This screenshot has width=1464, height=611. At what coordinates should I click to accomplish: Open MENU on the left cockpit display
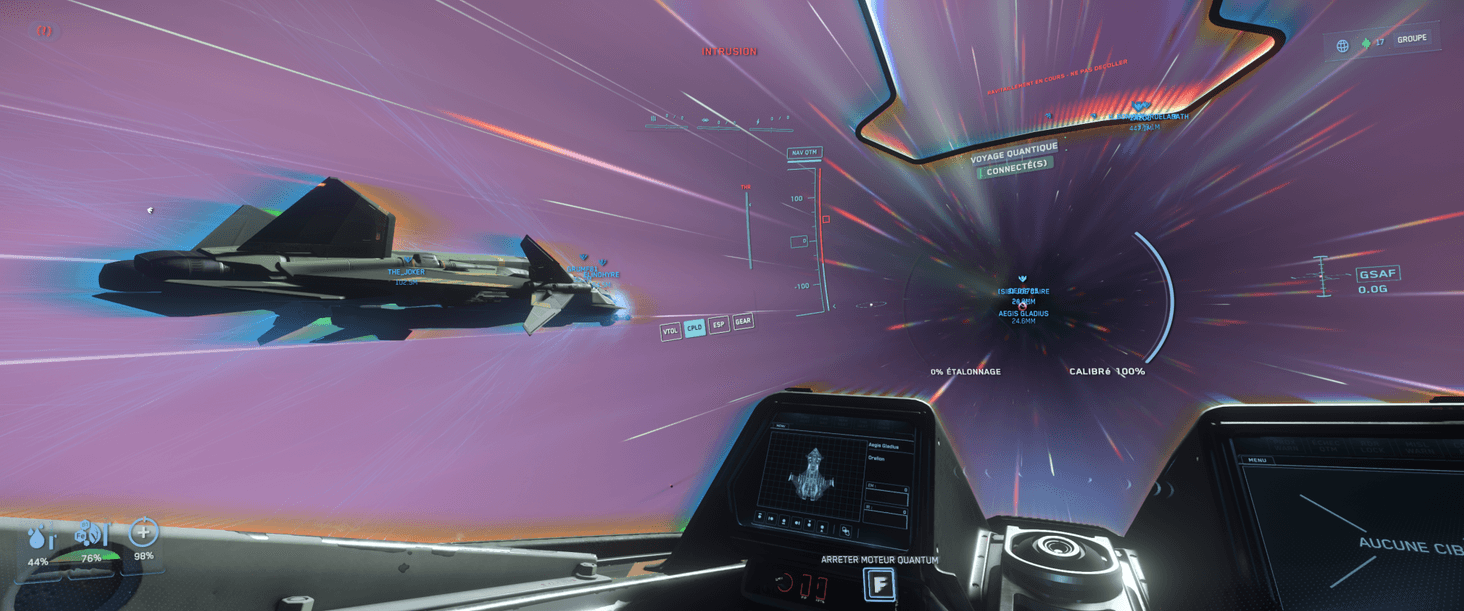pyautogui.click(x=782, y=426)
